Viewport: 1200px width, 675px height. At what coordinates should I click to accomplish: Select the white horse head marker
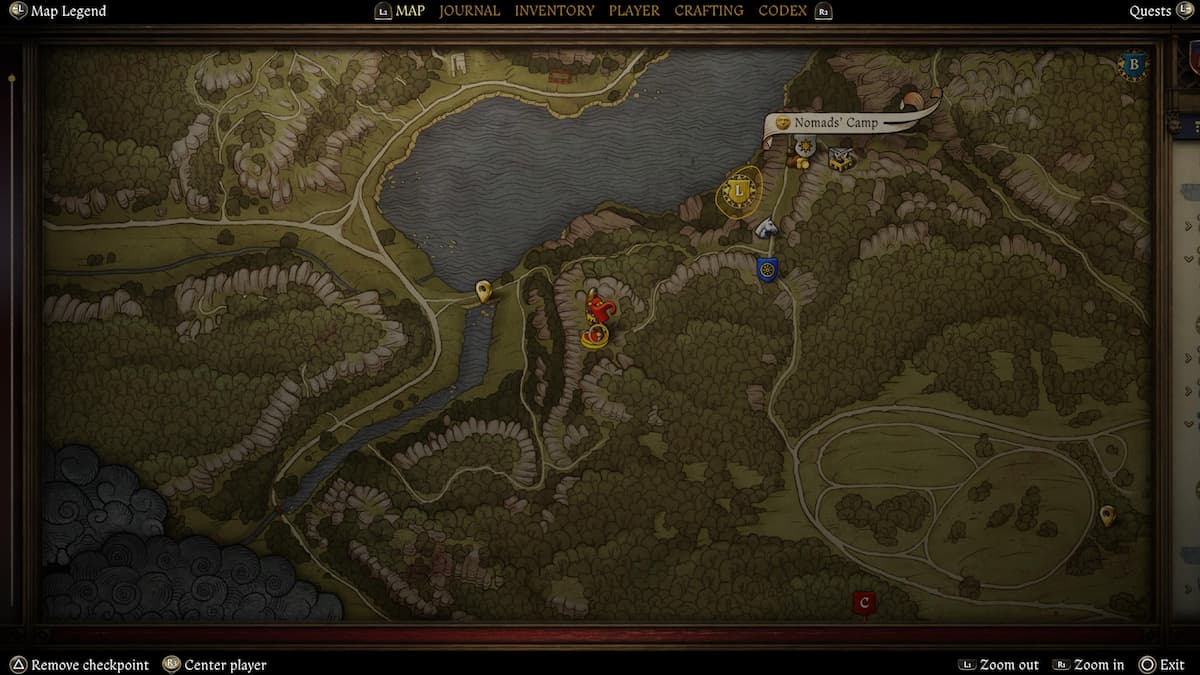pos(766,227)
